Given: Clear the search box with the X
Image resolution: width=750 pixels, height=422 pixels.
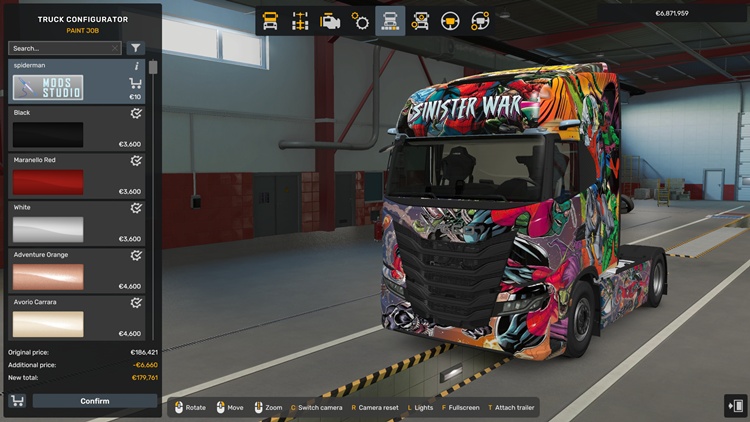Looking at the screenshot, I should [115, 48].
